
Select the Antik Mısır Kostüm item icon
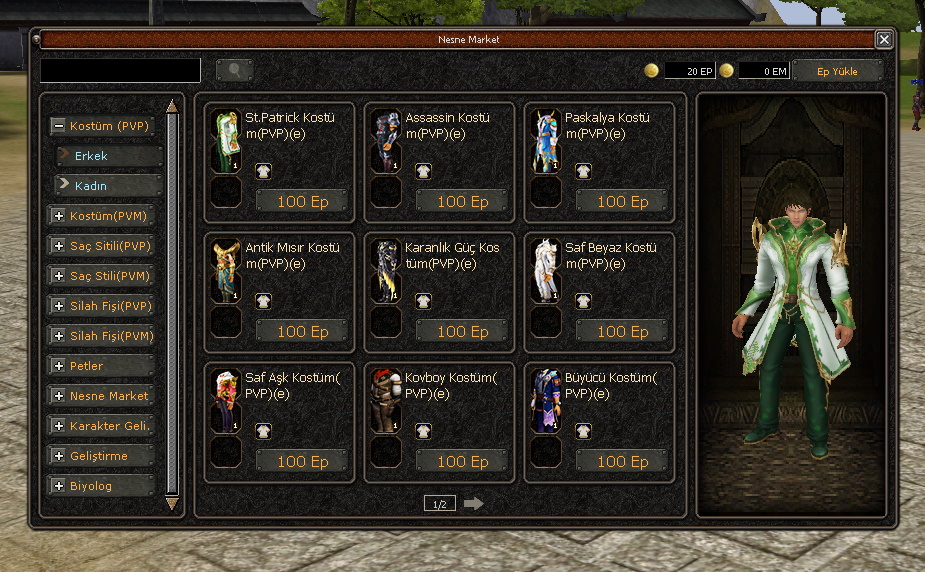tap(226, 272)
